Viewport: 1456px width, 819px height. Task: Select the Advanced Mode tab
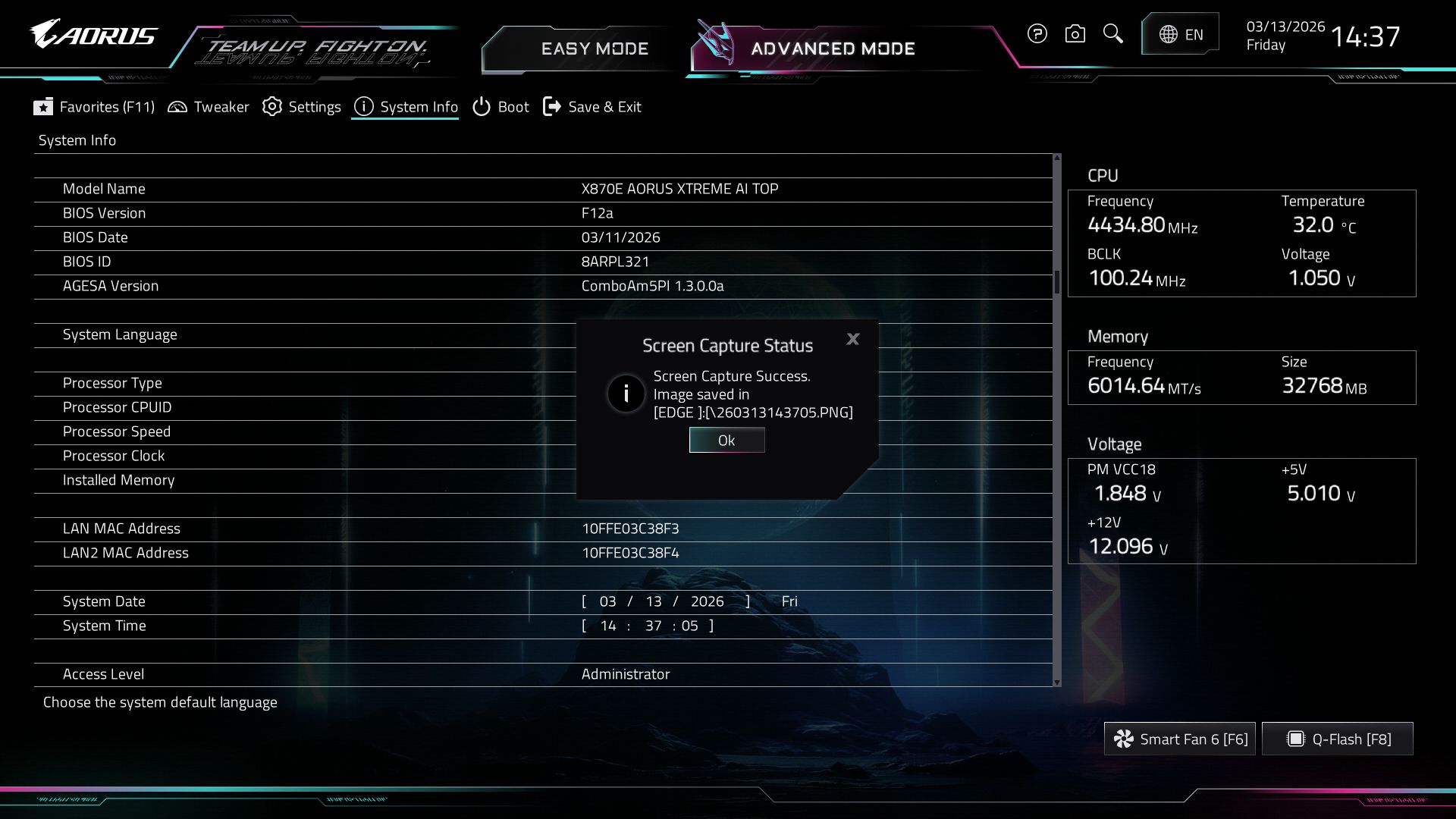pos(833,49)
